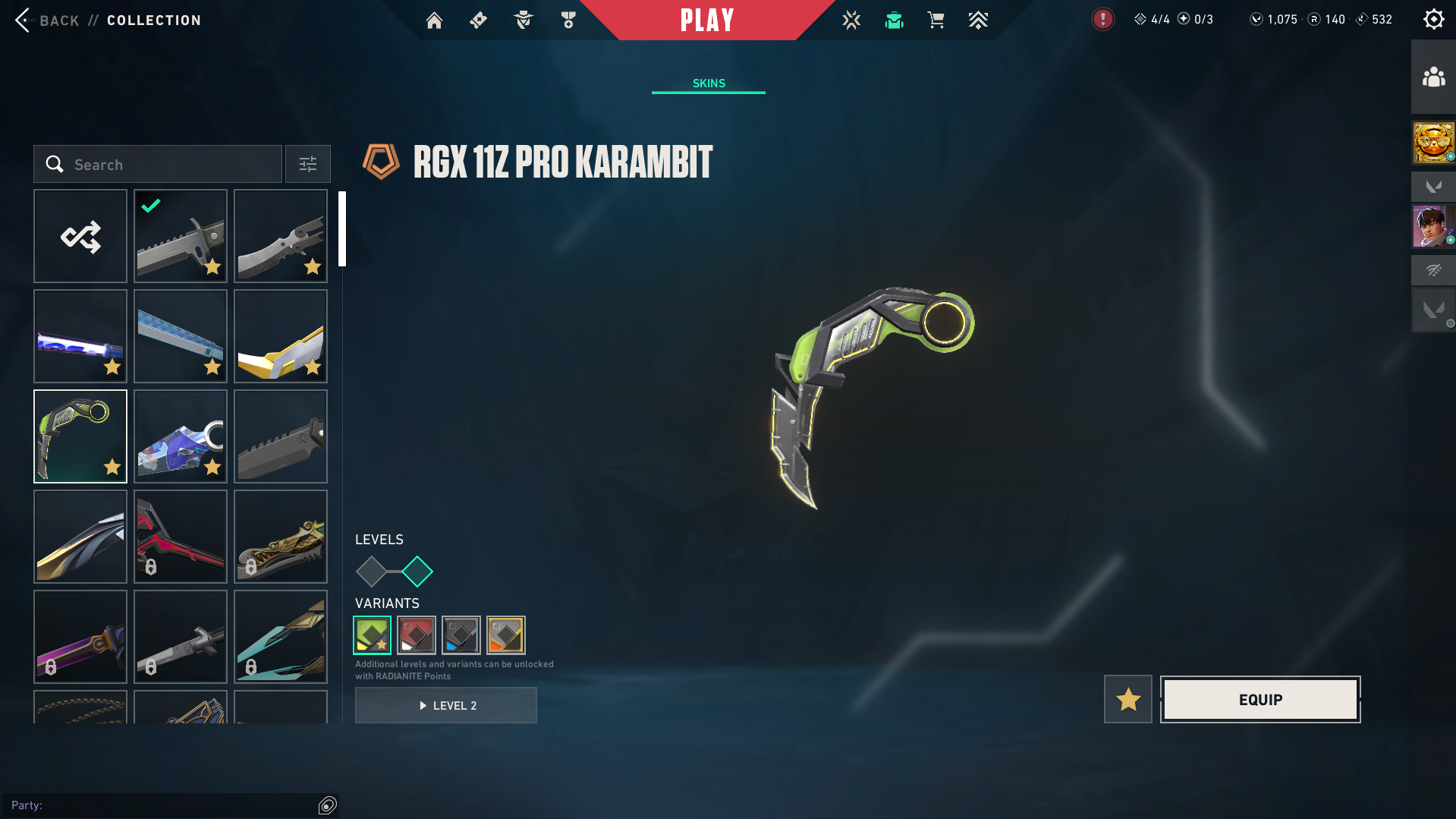Select the random shuffle skin tile
Viewport: 1456px width, 819px height.
[x=80, y=236]
